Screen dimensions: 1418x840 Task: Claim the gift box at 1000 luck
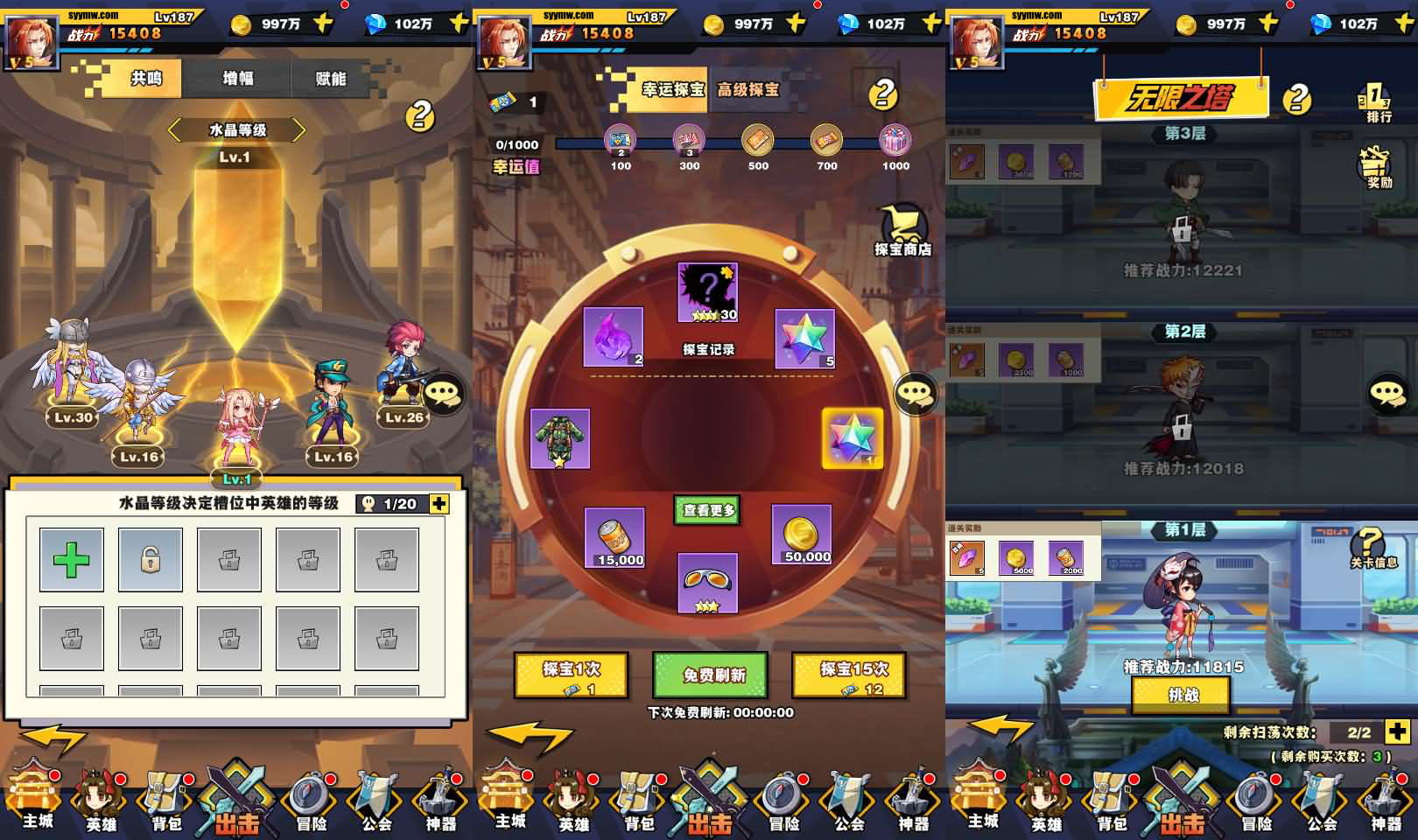click(x=895, y=141)
